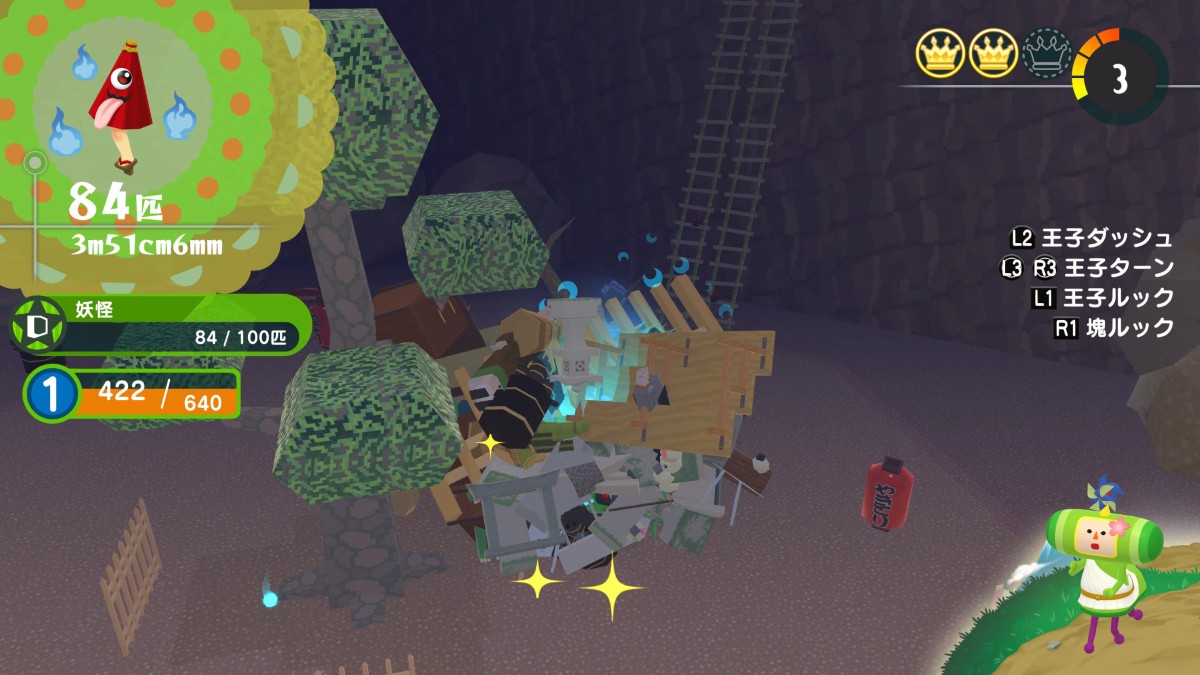Select the first gold crown icon
The height and width of the screenshot is (675, 1200).
click(940, 53)
